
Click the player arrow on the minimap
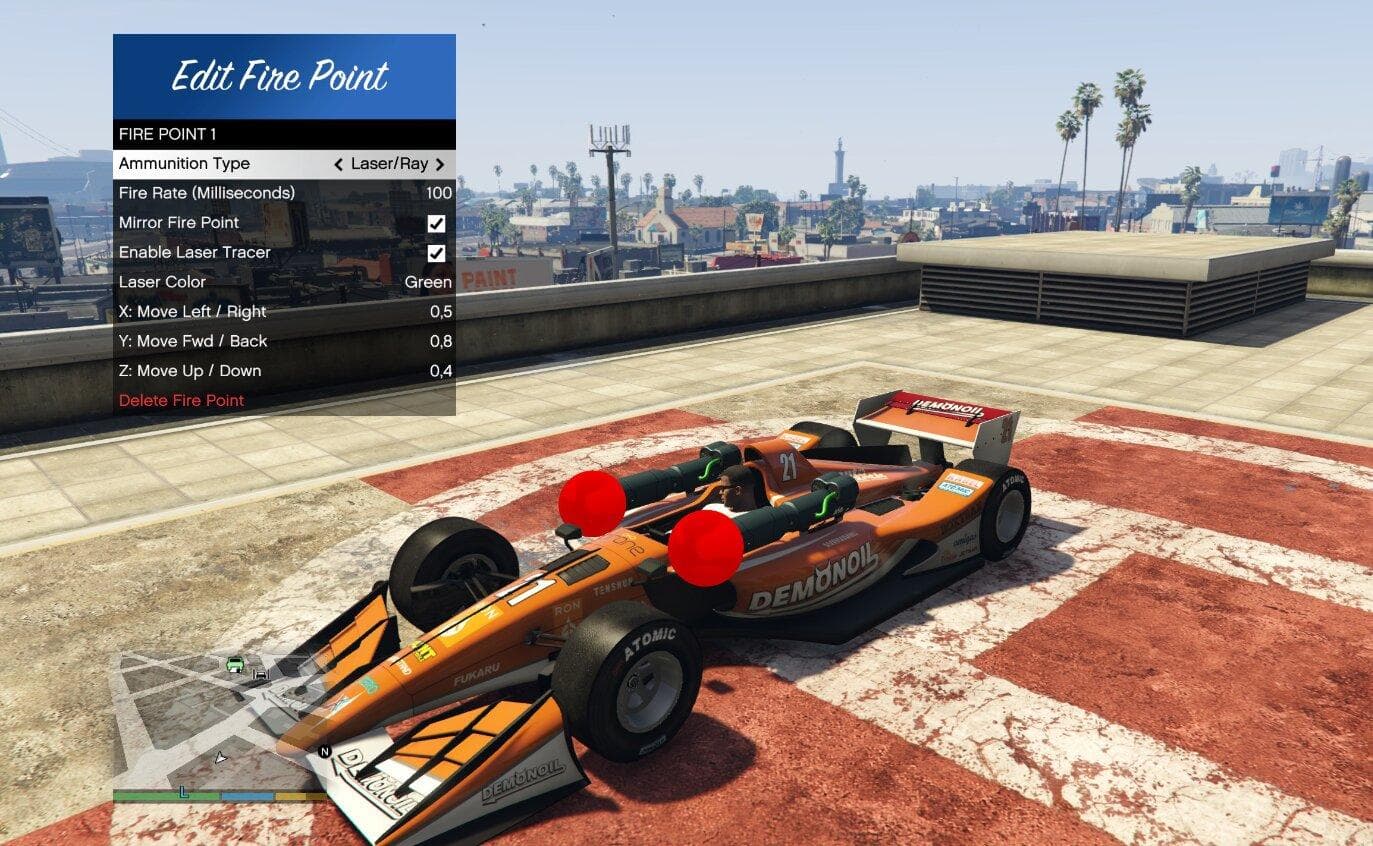[x=221, y=758]
